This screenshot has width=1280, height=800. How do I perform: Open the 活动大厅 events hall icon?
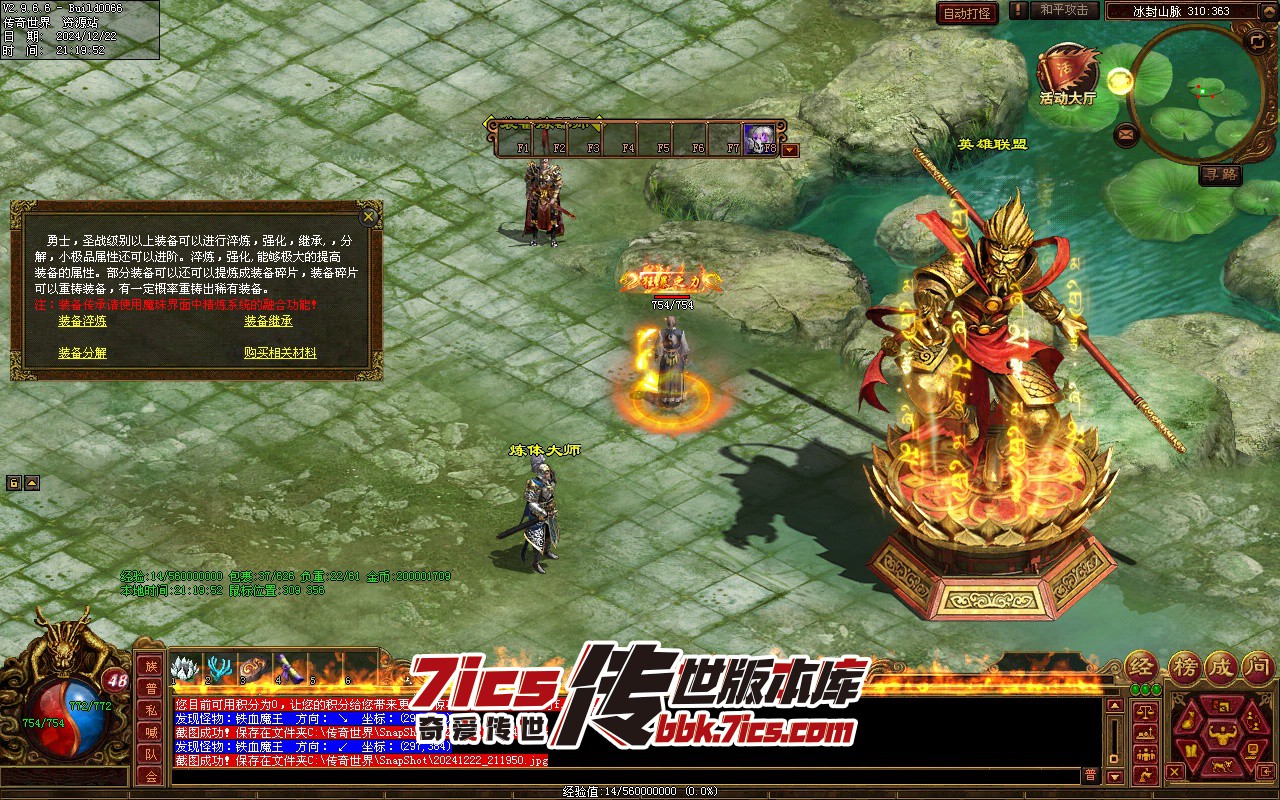pyautogui.click(x=1067, y=72)
